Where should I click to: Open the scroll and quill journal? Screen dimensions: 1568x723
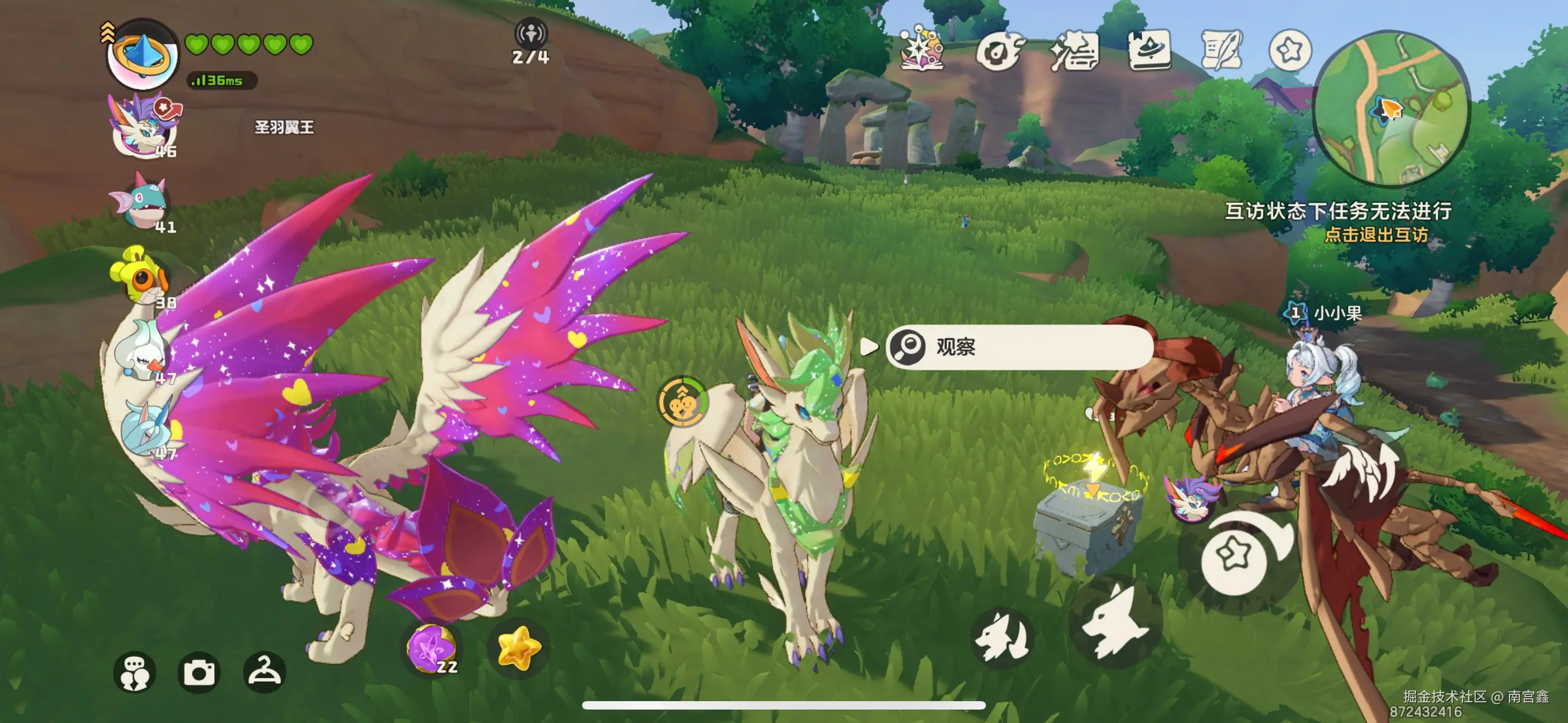1220,49
